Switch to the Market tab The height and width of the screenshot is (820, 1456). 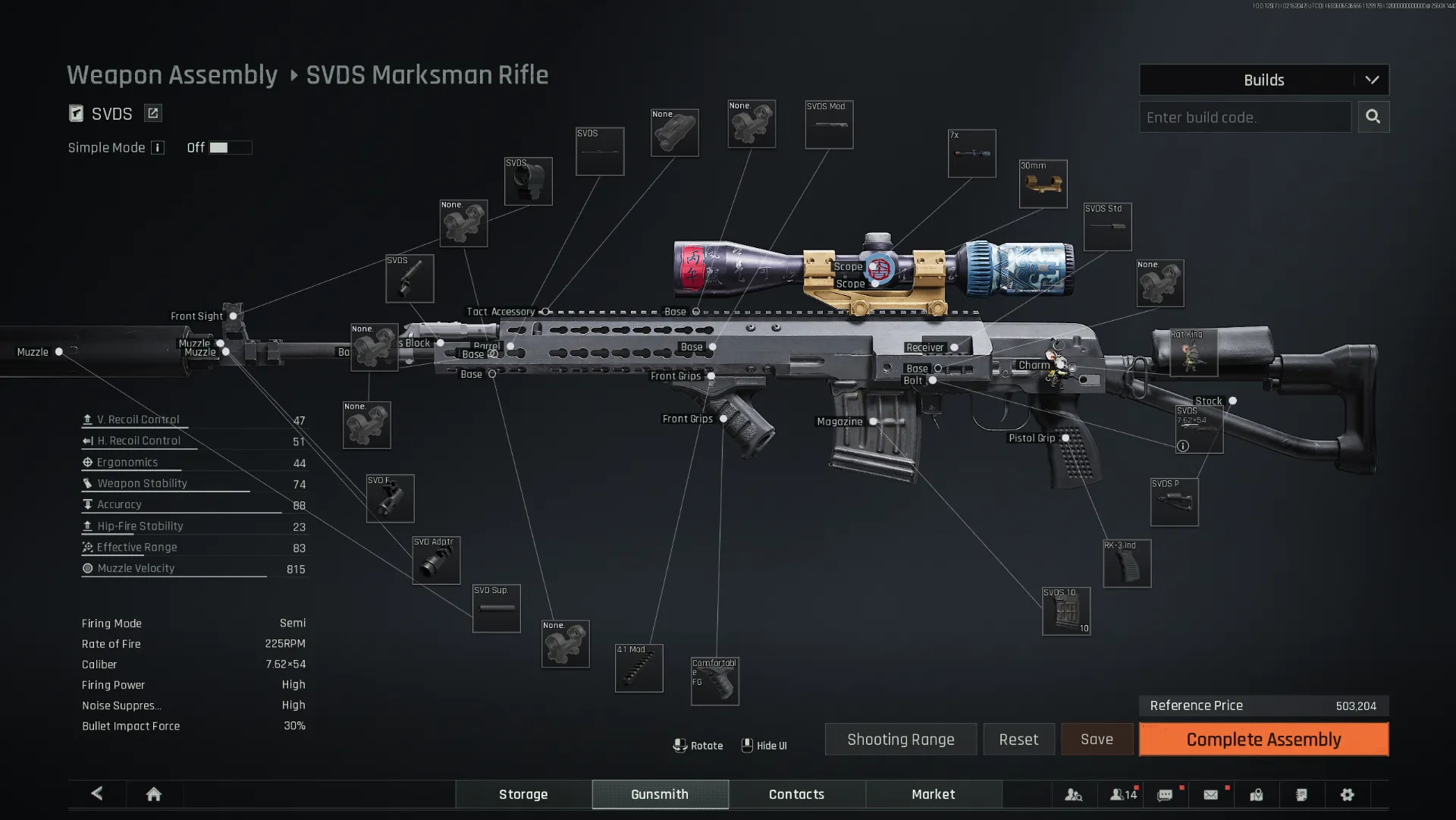934,794
